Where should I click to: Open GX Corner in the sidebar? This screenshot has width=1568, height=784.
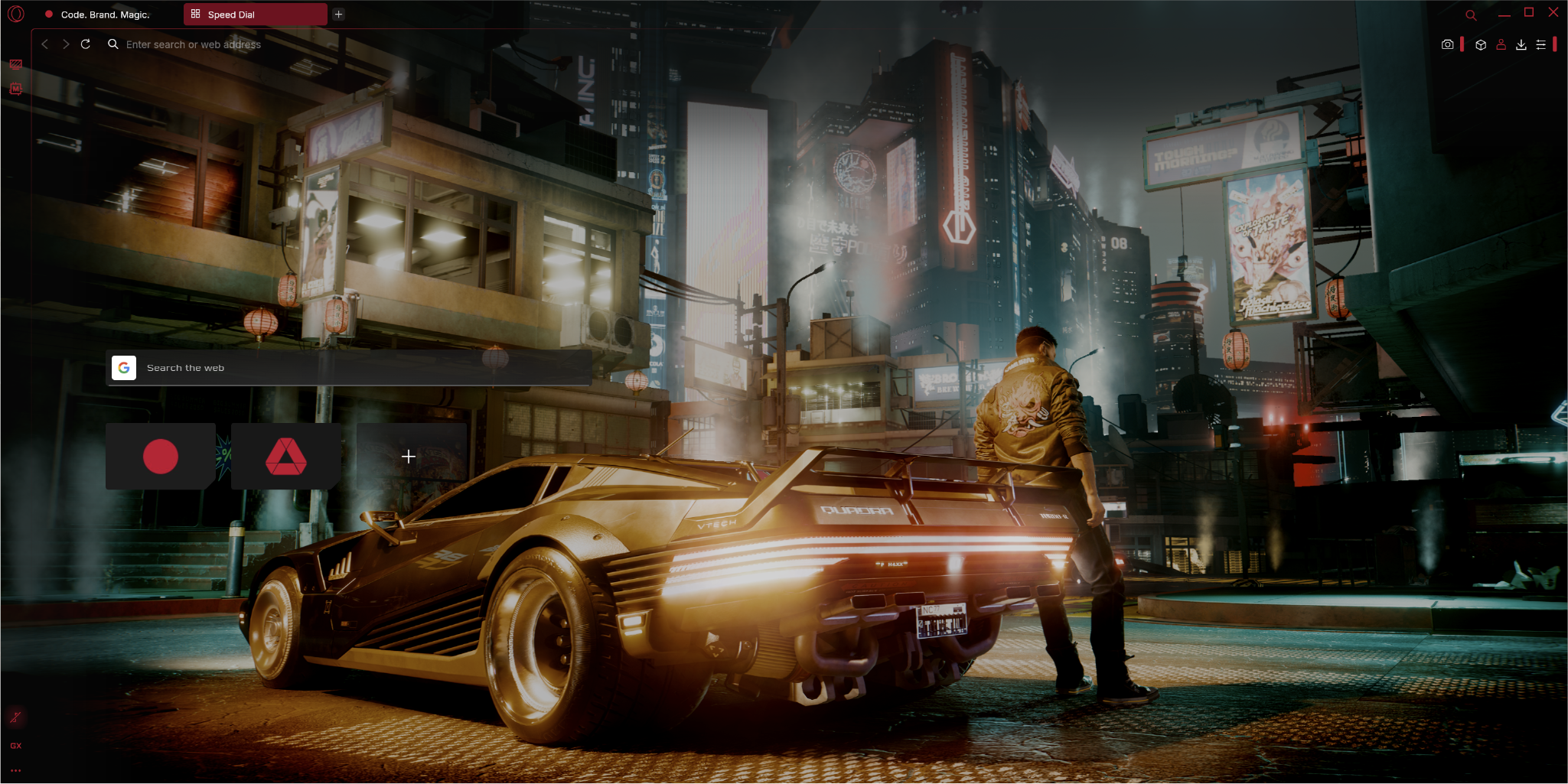pyautogui.click(x=16, y=64)
